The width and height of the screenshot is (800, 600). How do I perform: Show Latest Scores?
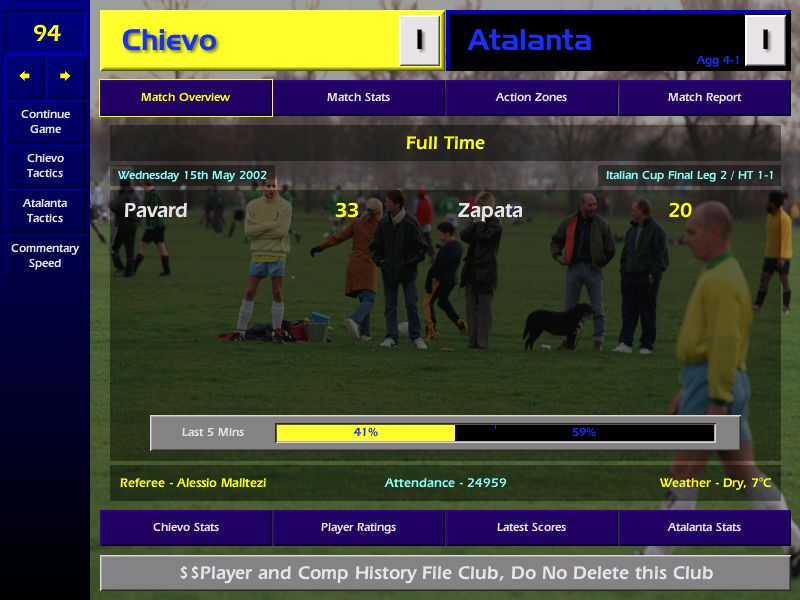pos(531,527)
